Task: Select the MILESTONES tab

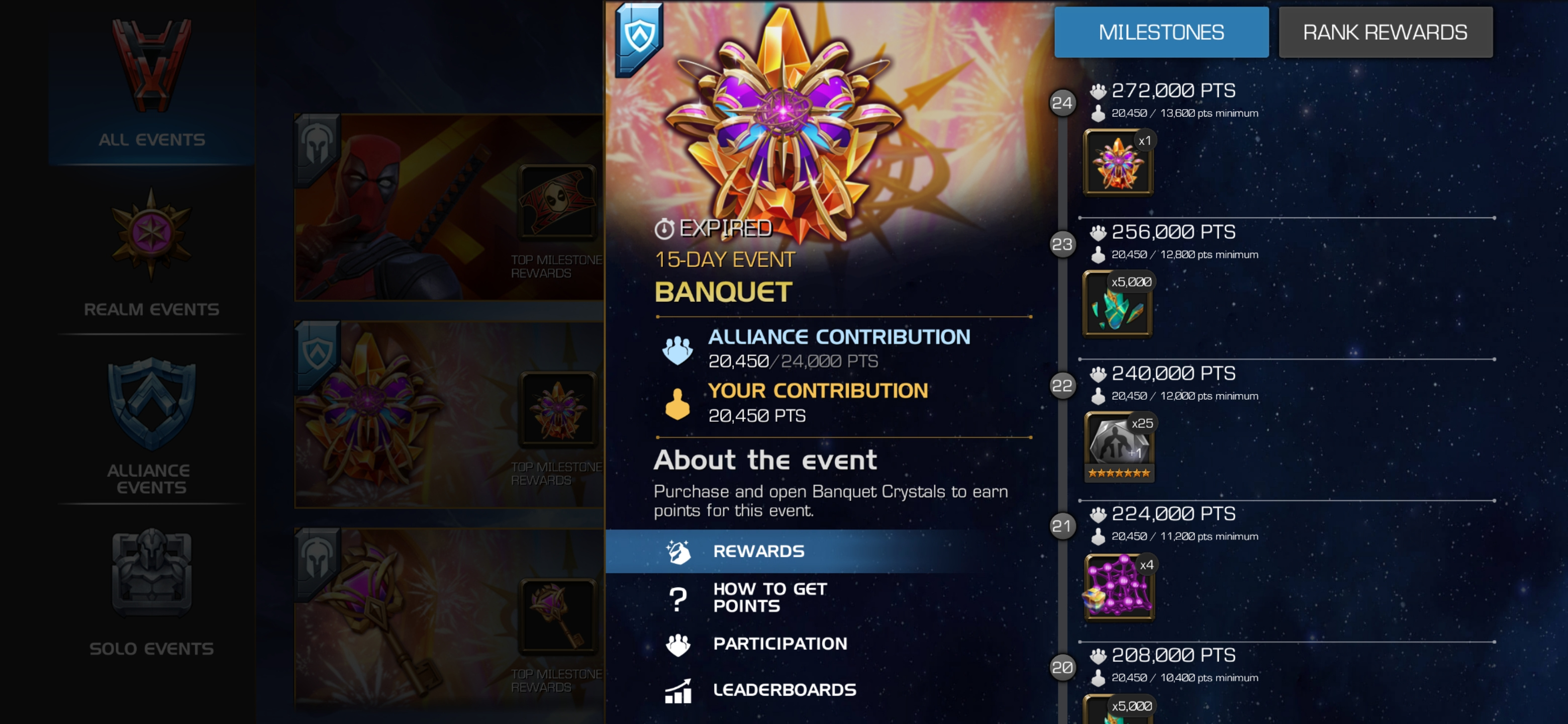Action: click(x=1161, y=32)
